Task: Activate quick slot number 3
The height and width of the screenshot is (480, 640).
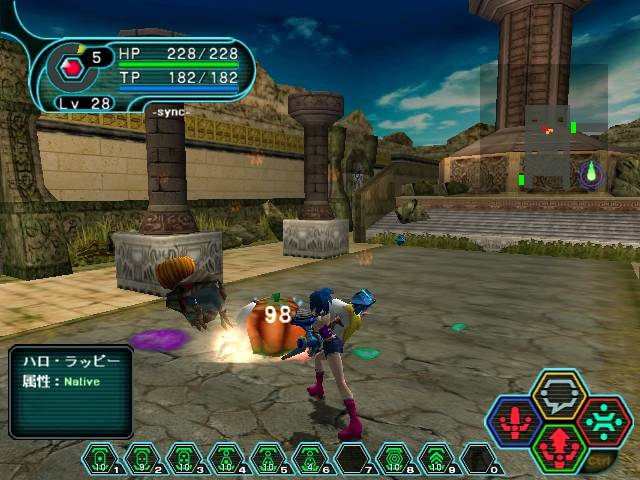Action: pos(183,460)
